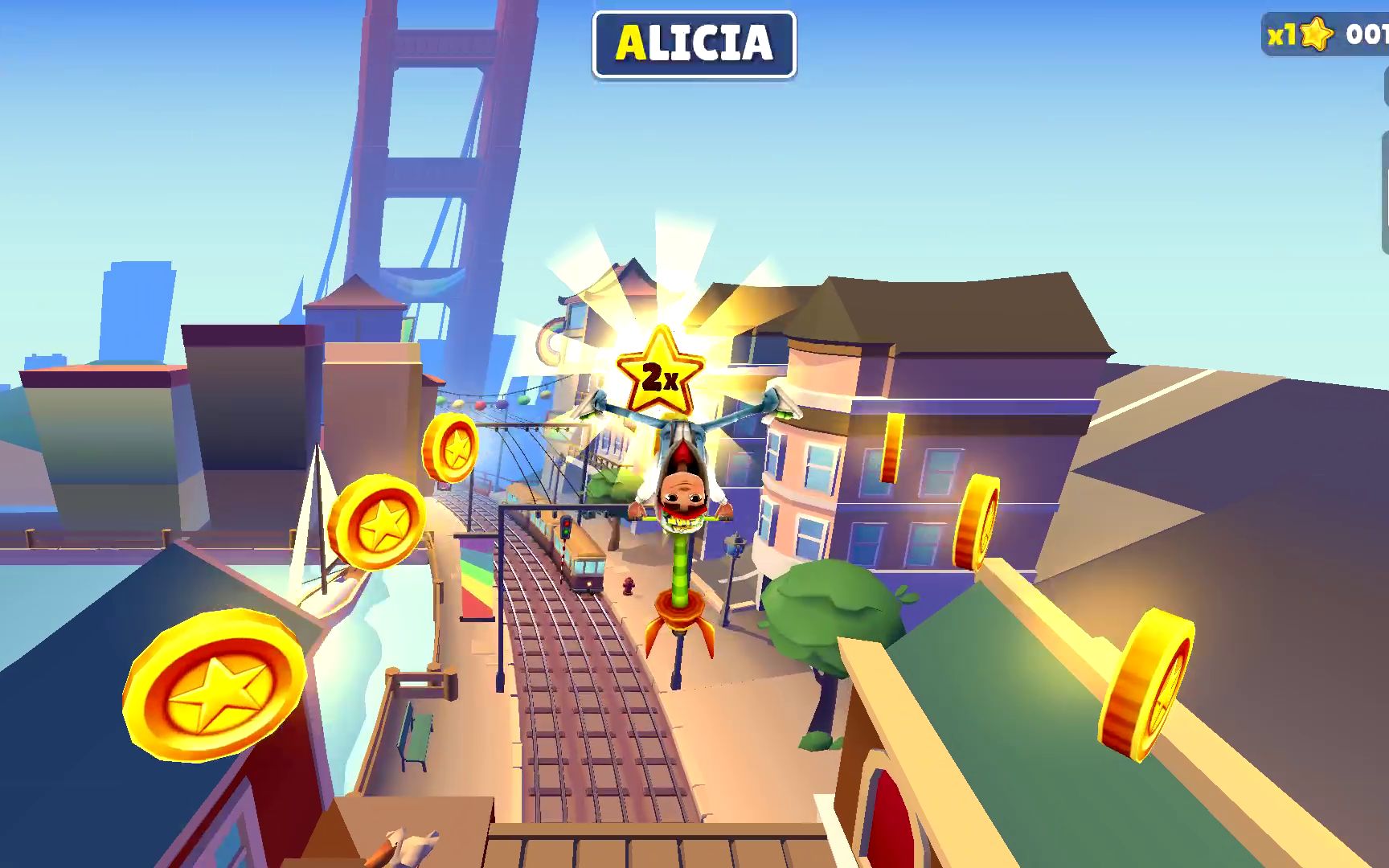Click the x1 multiplier label top right
1389x868 pixels.
point(1282,34)
